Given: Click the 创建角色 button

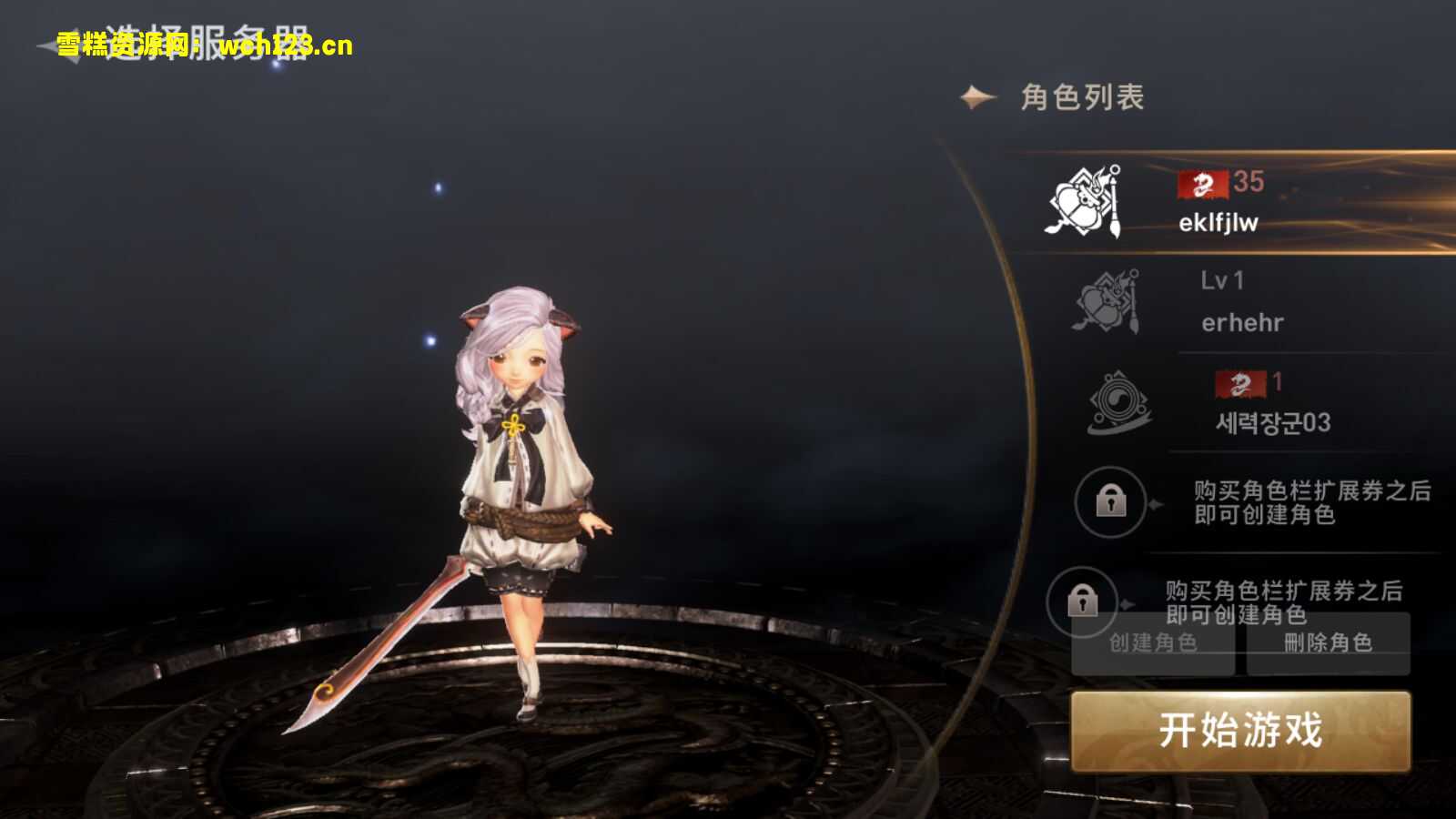Looking at the screenshot, I should click(x=1154, y=644).
